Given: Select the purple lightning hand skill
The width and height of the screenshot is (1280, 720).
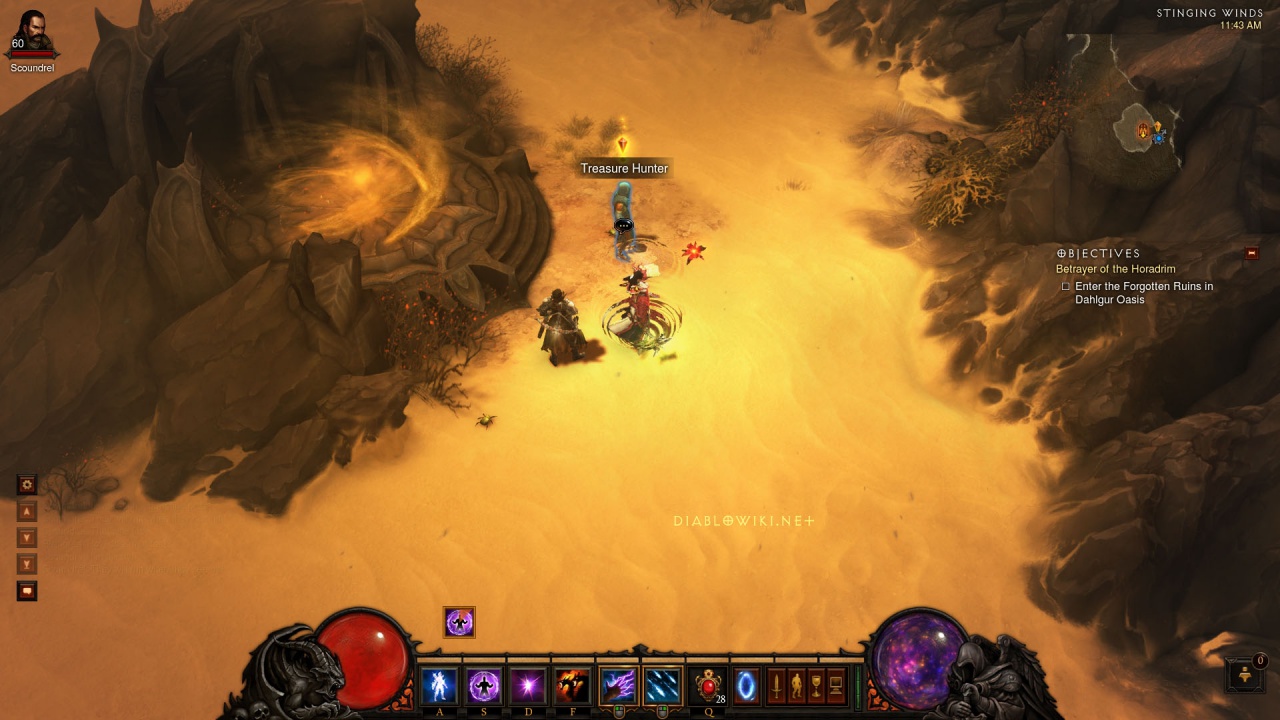Looking at the screenshot, I should coord(617,686).
